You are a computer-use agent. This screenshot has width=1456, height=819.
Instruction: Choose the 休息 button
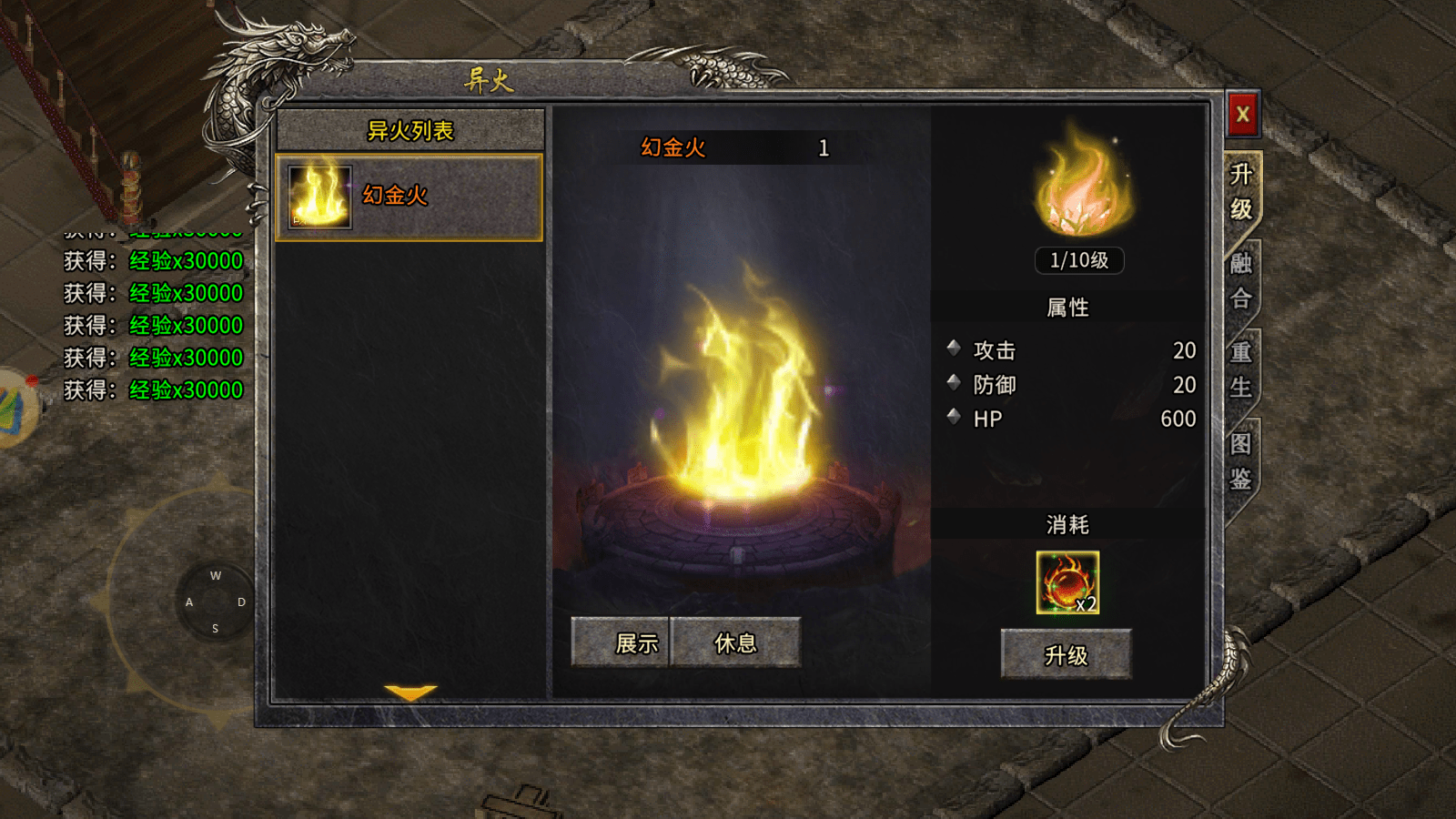tap(735, 643)
